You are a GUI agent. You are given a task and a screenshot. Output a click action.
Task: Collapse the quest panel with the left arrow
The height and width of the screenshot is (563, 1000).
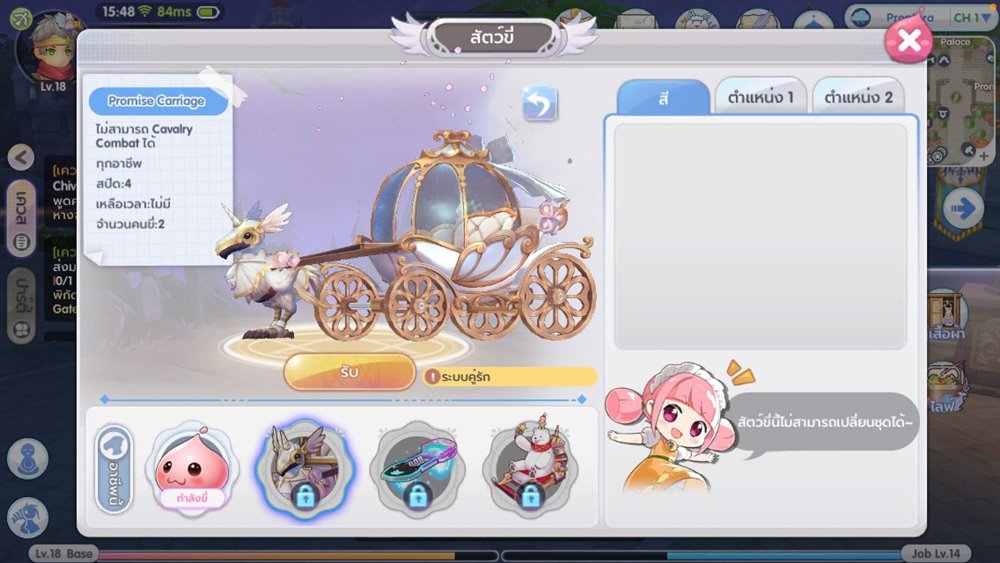21,157
